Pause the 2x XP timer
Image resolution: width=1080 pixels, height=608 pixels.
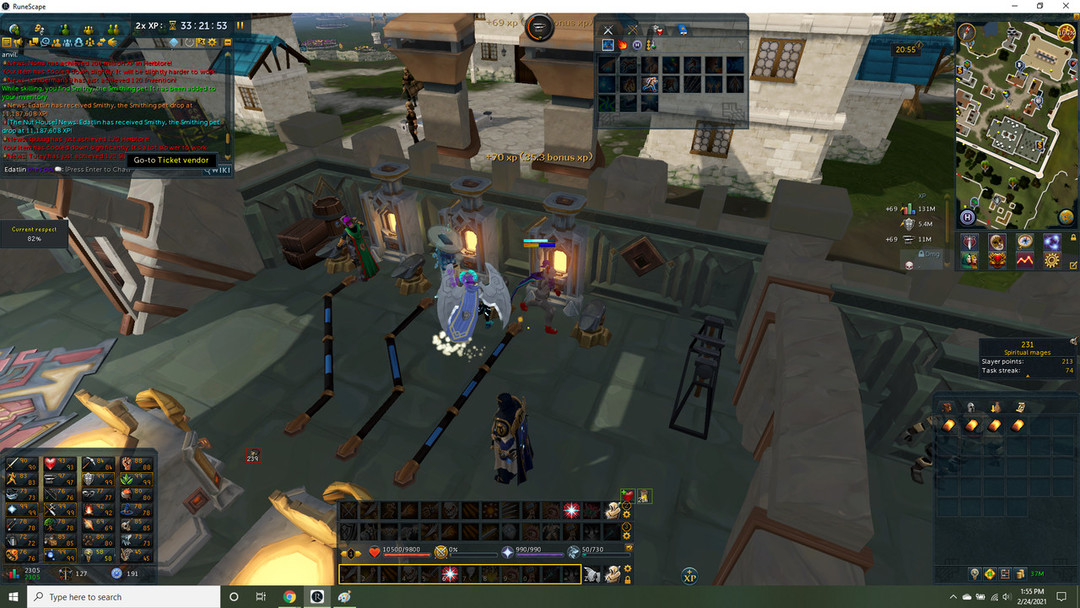click(x=240, y=25)
